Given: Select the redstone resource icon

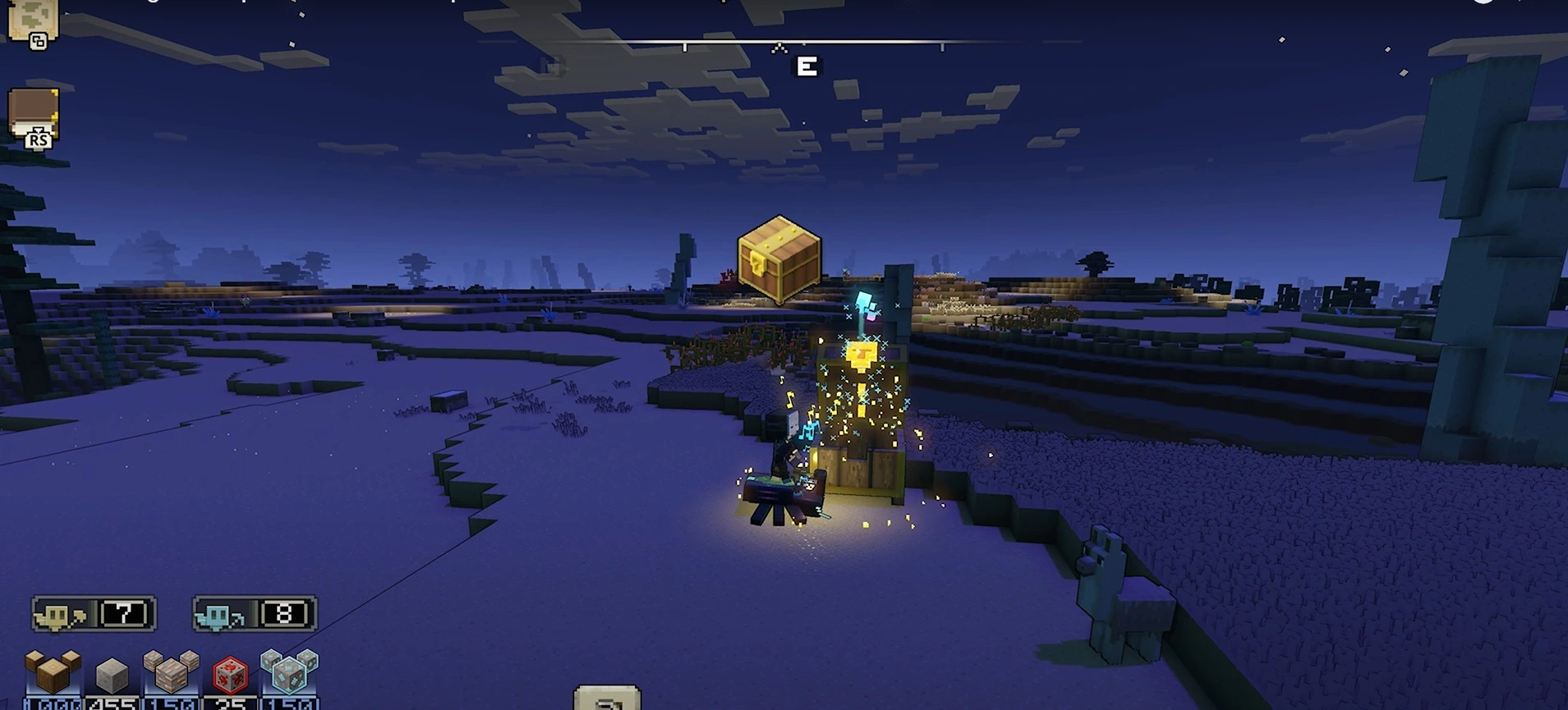Looking at the screenshot, I should coord(230,675).
